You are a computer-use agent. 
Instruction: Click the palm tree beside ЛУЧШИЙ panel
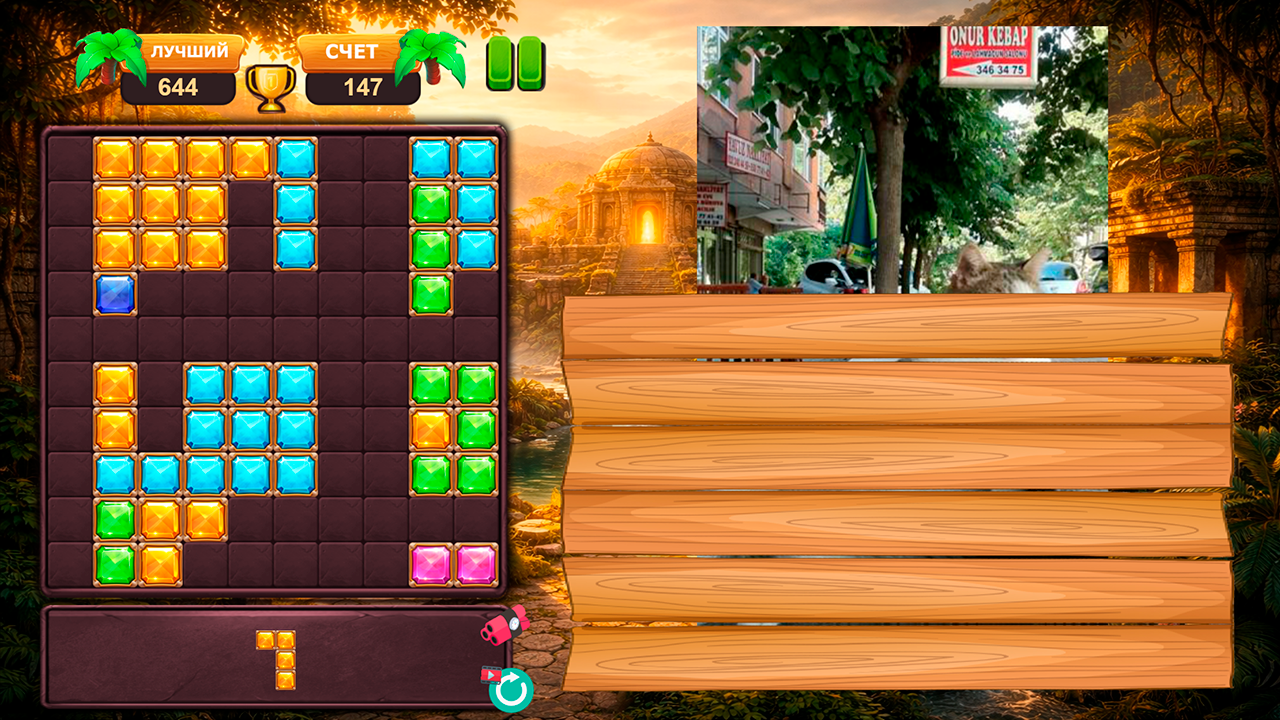(x=113, y=55)
